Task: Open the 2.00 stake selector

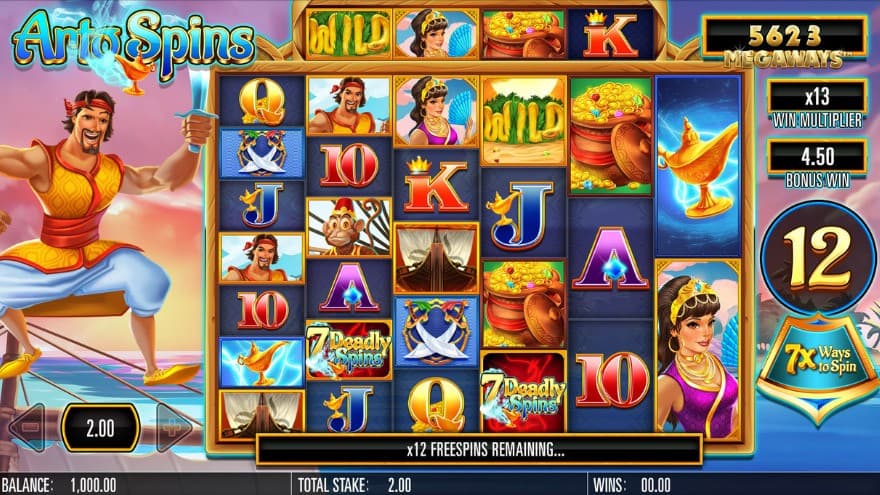Action: tap(100, 428)
